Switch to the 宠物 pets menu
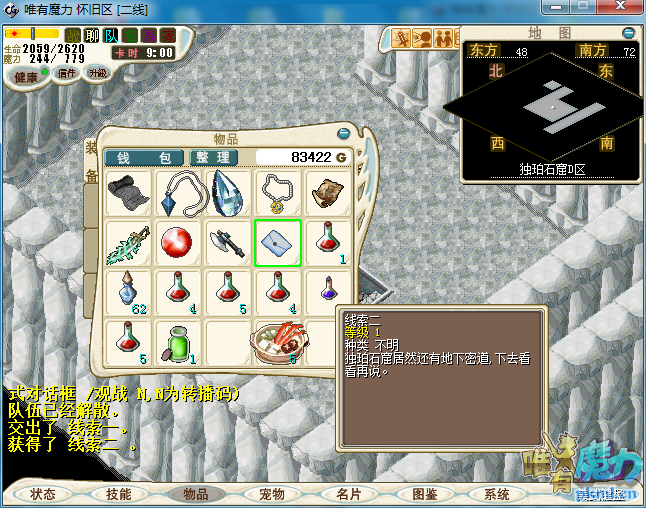 (272, 494)
